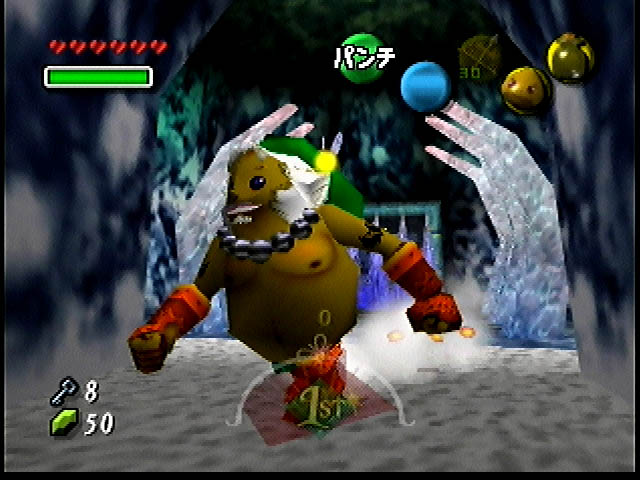Select the Goron mask item icon
640x480 pixels.
523,91
